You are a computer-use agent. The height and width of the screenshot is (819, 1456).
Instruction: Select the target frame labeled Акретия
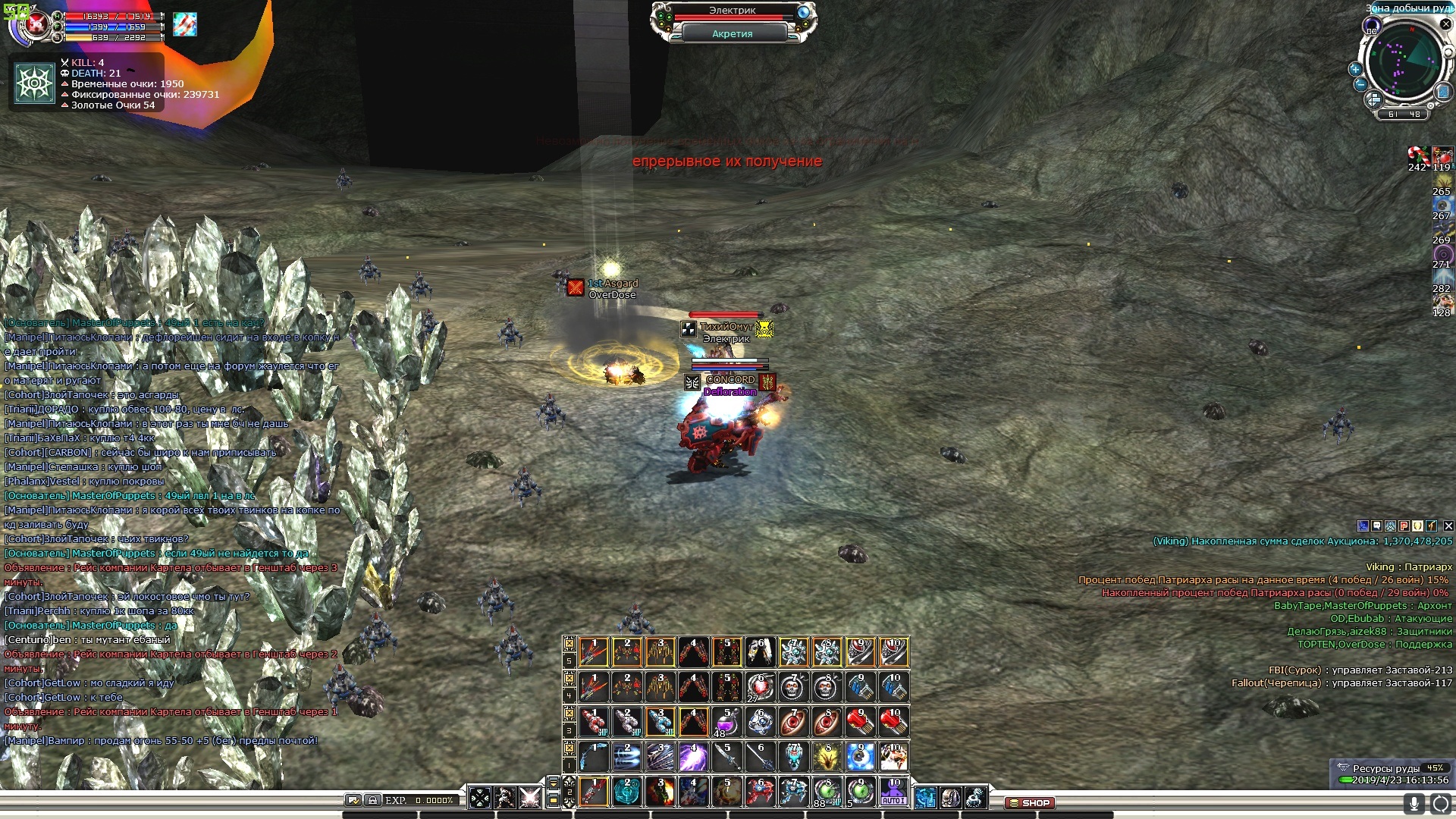[732, 34]
